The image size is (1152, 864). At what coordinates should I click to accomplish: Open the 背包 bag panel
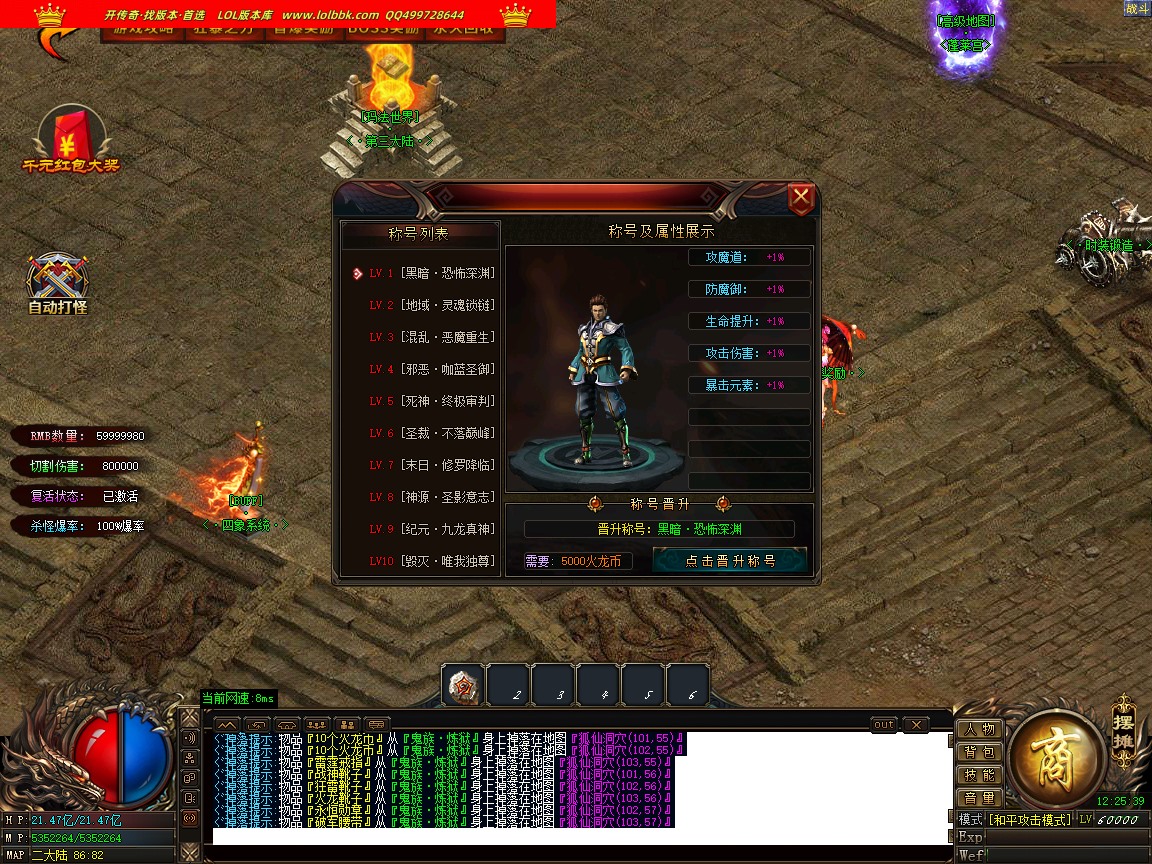[x=980, y=752]
